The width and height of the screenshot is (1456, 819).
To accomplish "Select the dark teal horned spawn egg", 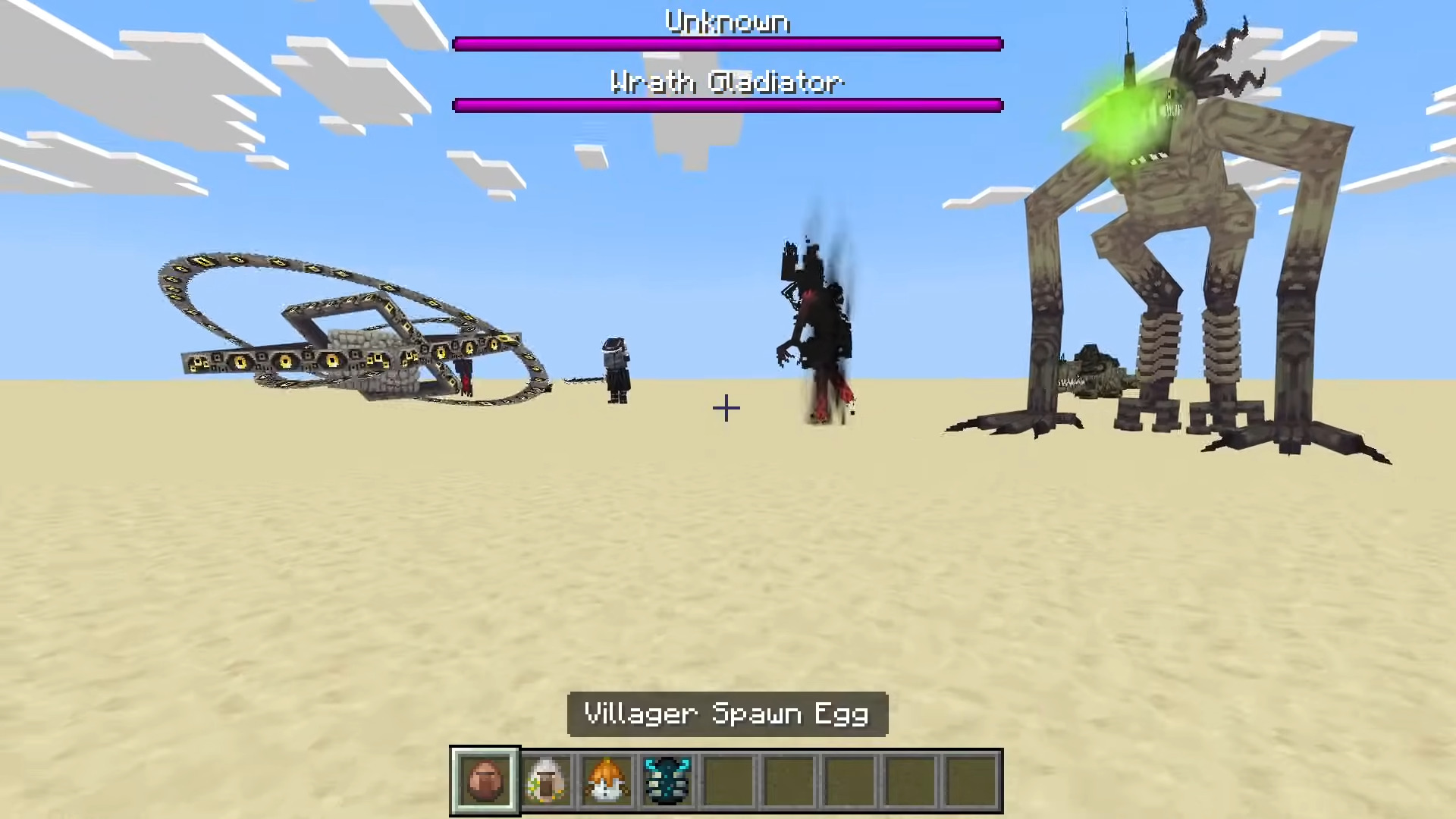I will point(667,780).
